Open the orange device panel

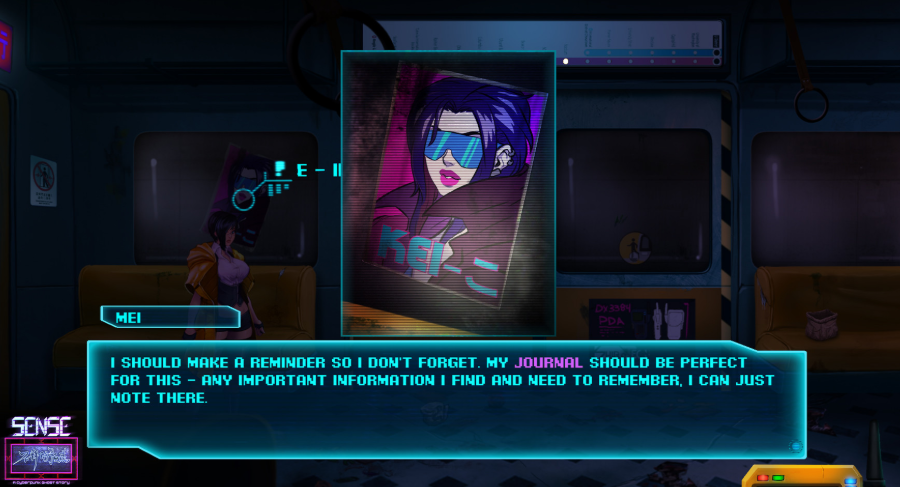coord(799,476)
